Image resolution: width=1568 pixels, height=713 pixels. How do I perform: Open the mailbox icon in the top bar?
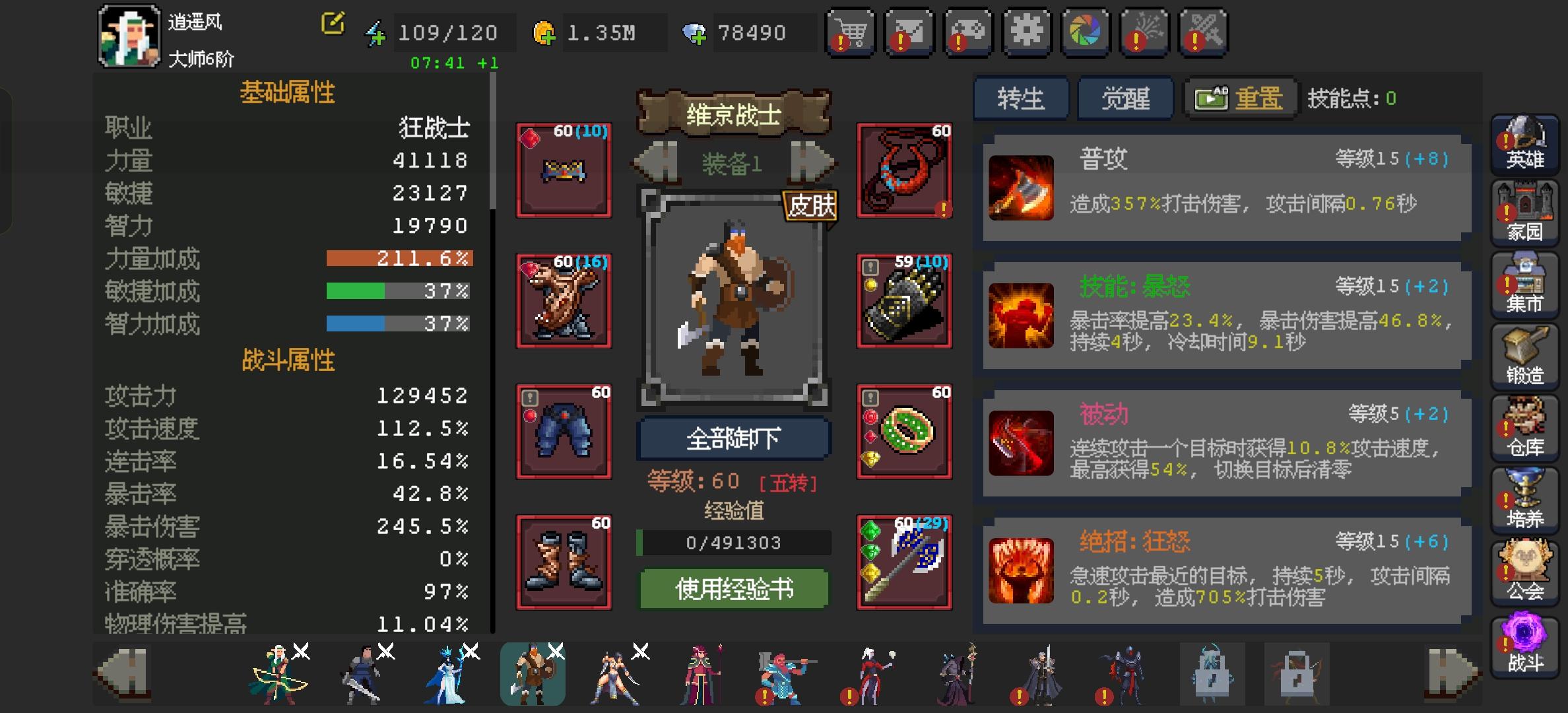[908, 32]
